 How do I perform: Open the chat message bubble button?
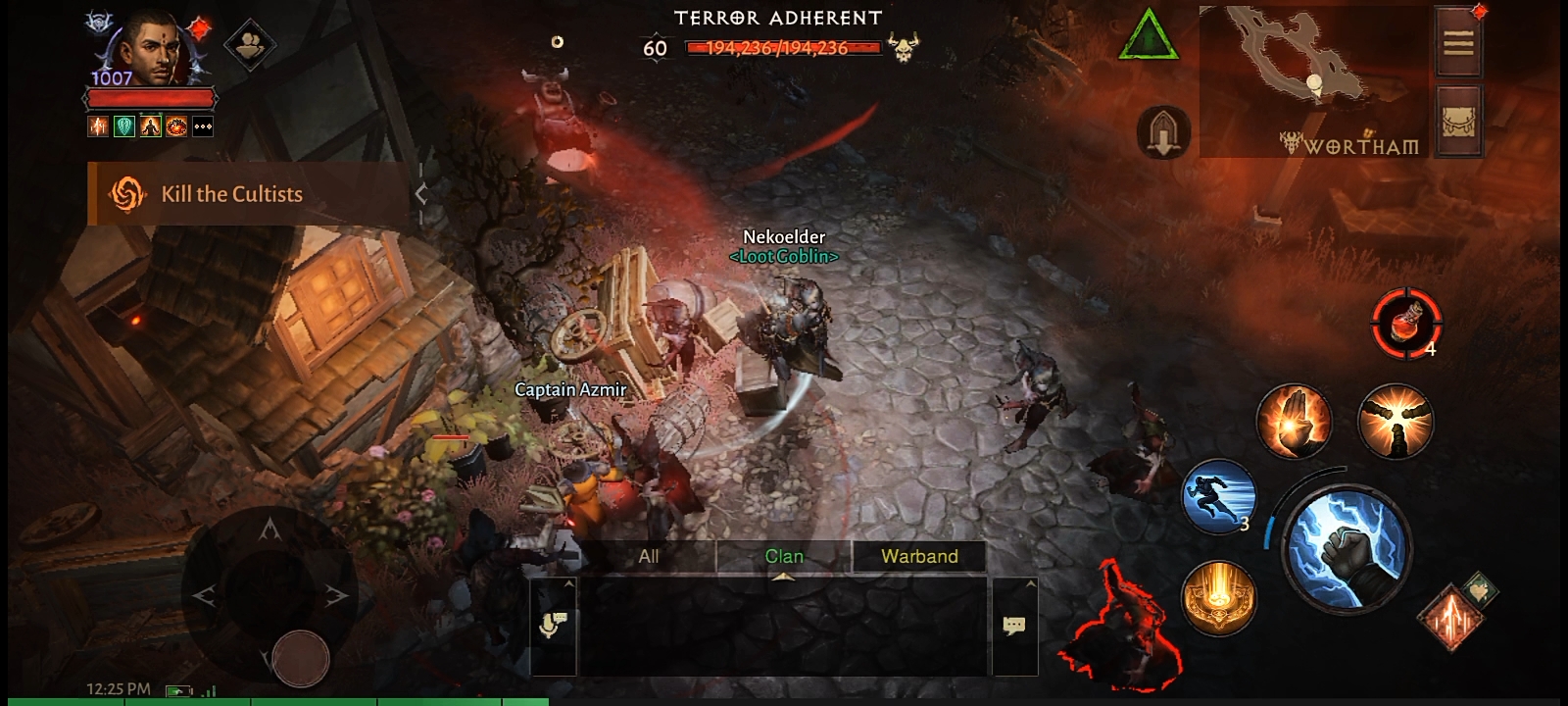click(x=1014, y=625)
